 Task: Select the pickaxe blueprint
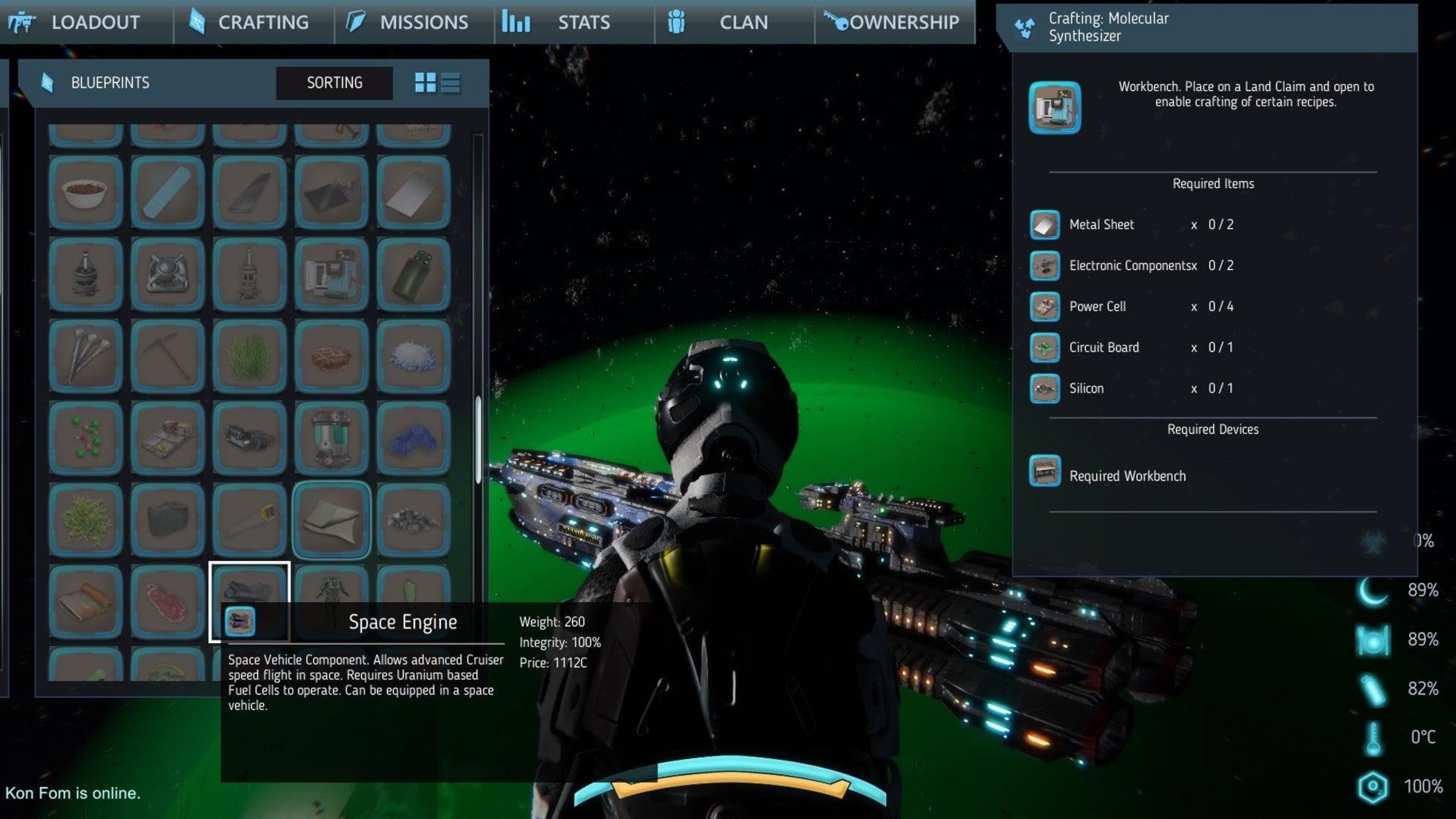[x=168, y=356]
